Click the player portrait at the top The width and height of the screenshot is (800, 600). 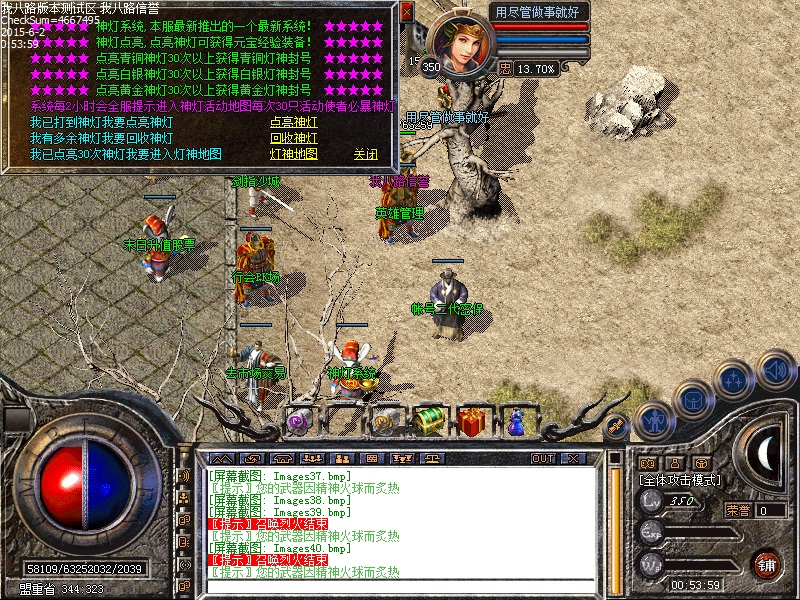(x=462, y=43)
